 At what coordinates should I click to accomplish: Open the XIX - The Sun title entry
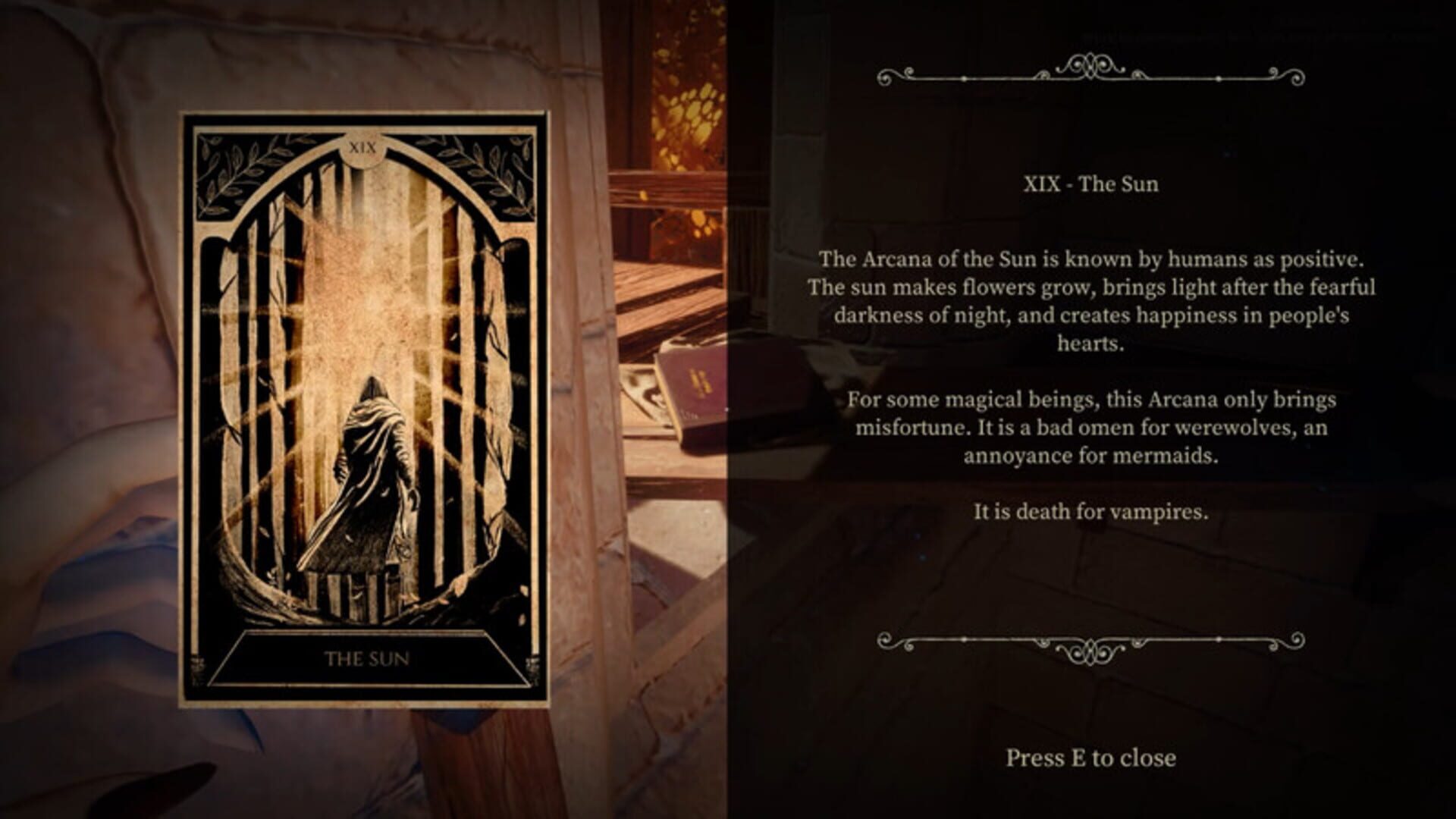[x=1090, y=184]
